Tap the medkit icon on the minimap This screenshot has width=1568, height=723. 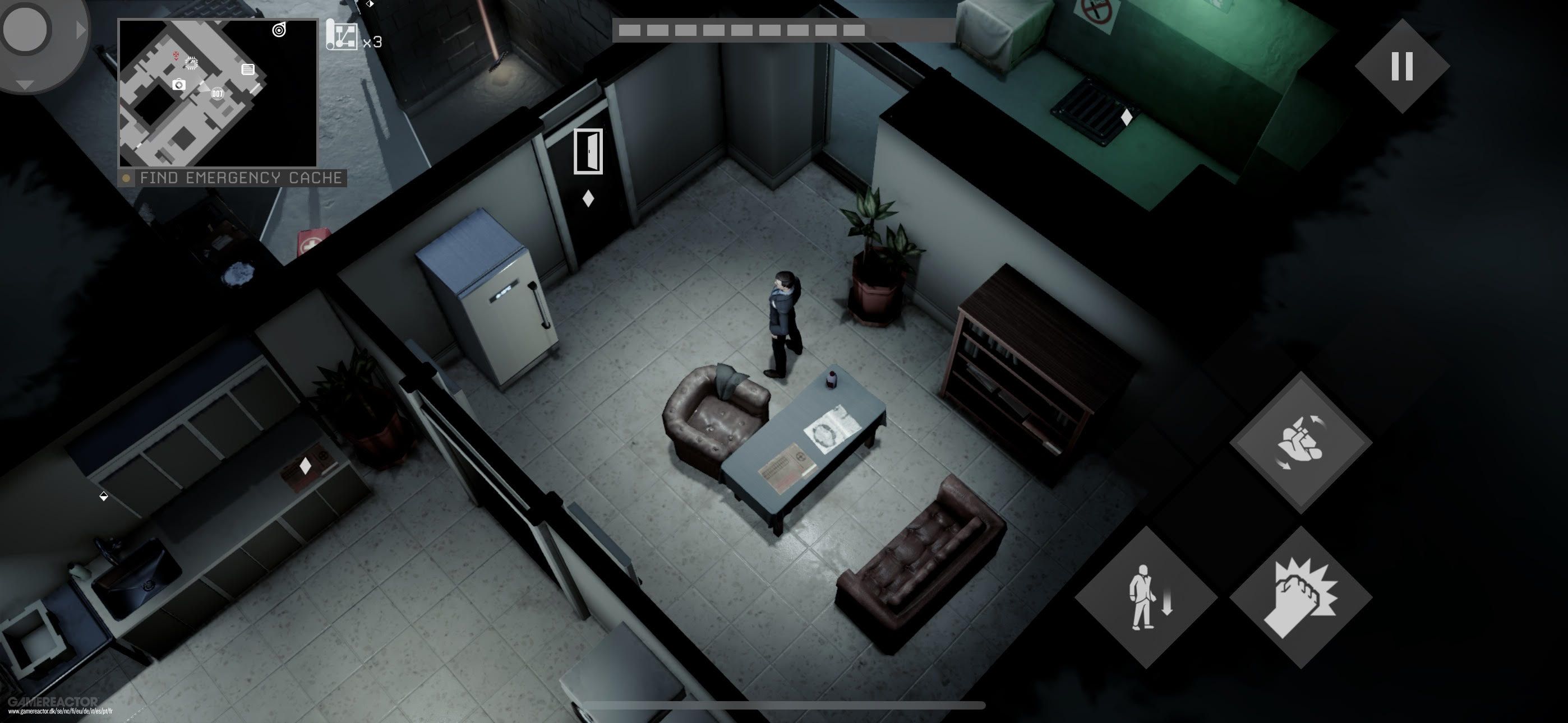coord(179,85)
